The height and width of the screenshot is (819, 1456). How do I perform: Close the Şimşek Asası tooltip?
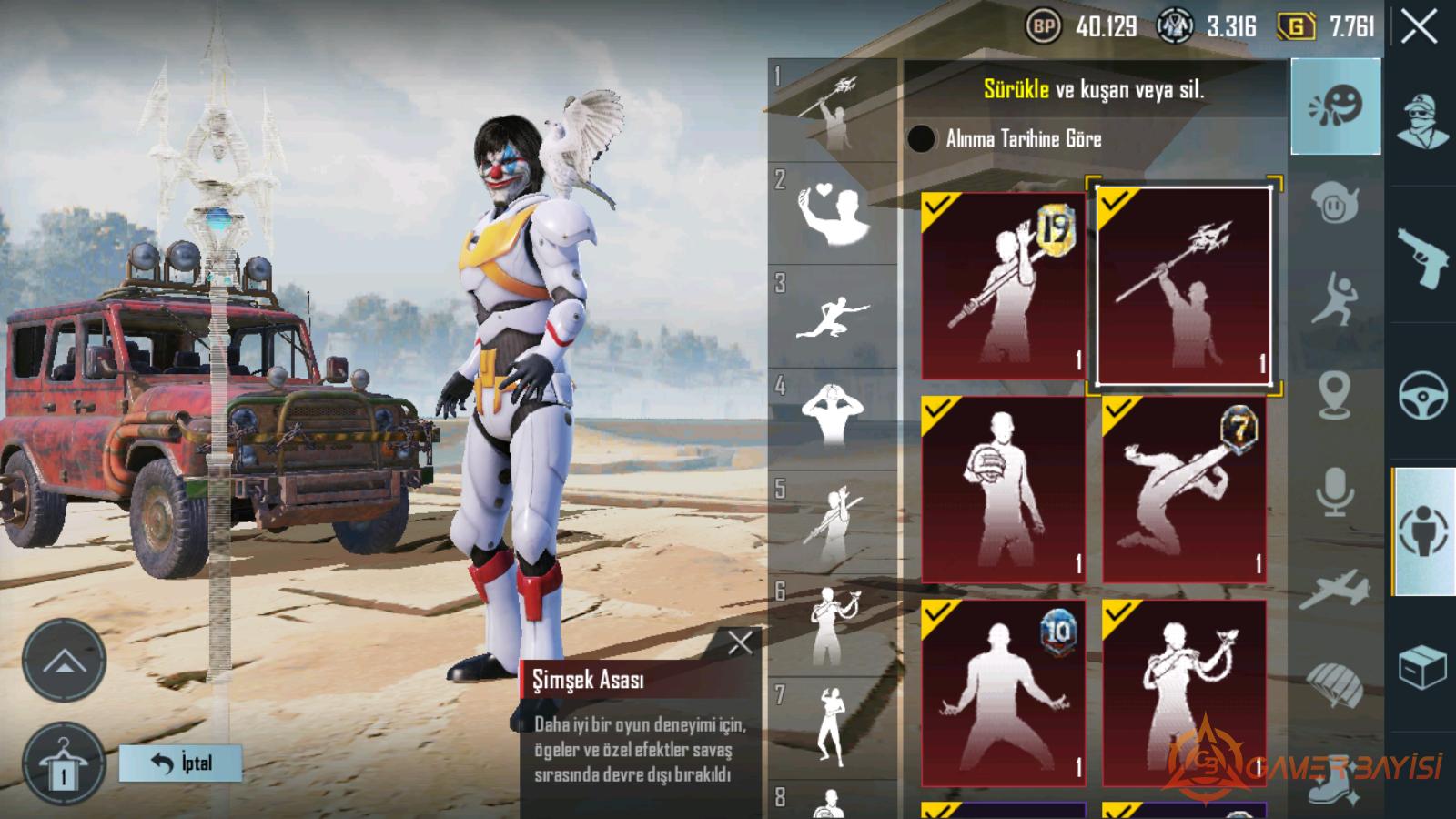coord(740,643)
